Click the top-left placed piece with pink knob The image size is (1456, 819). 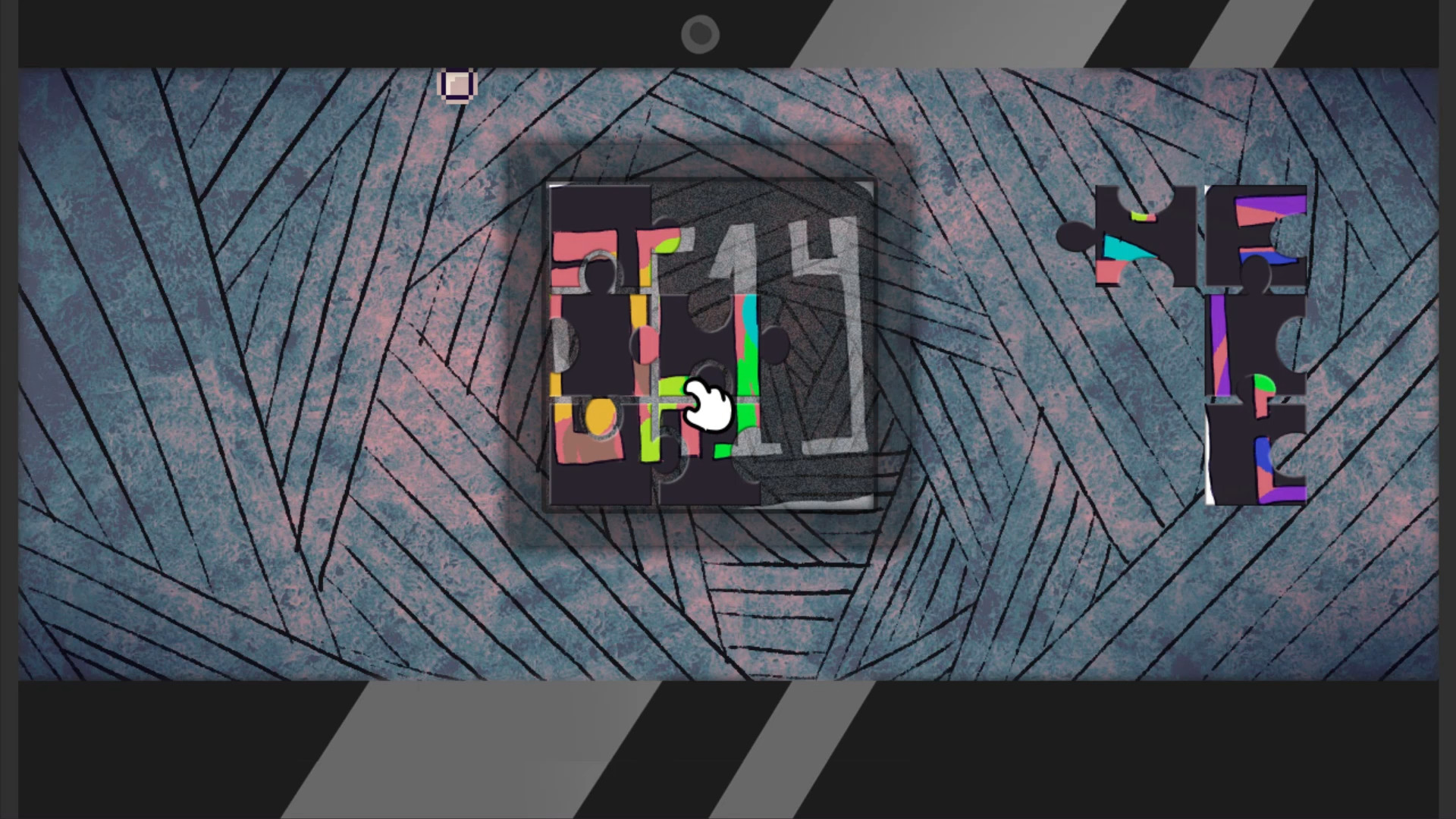(x=599, y=235)
